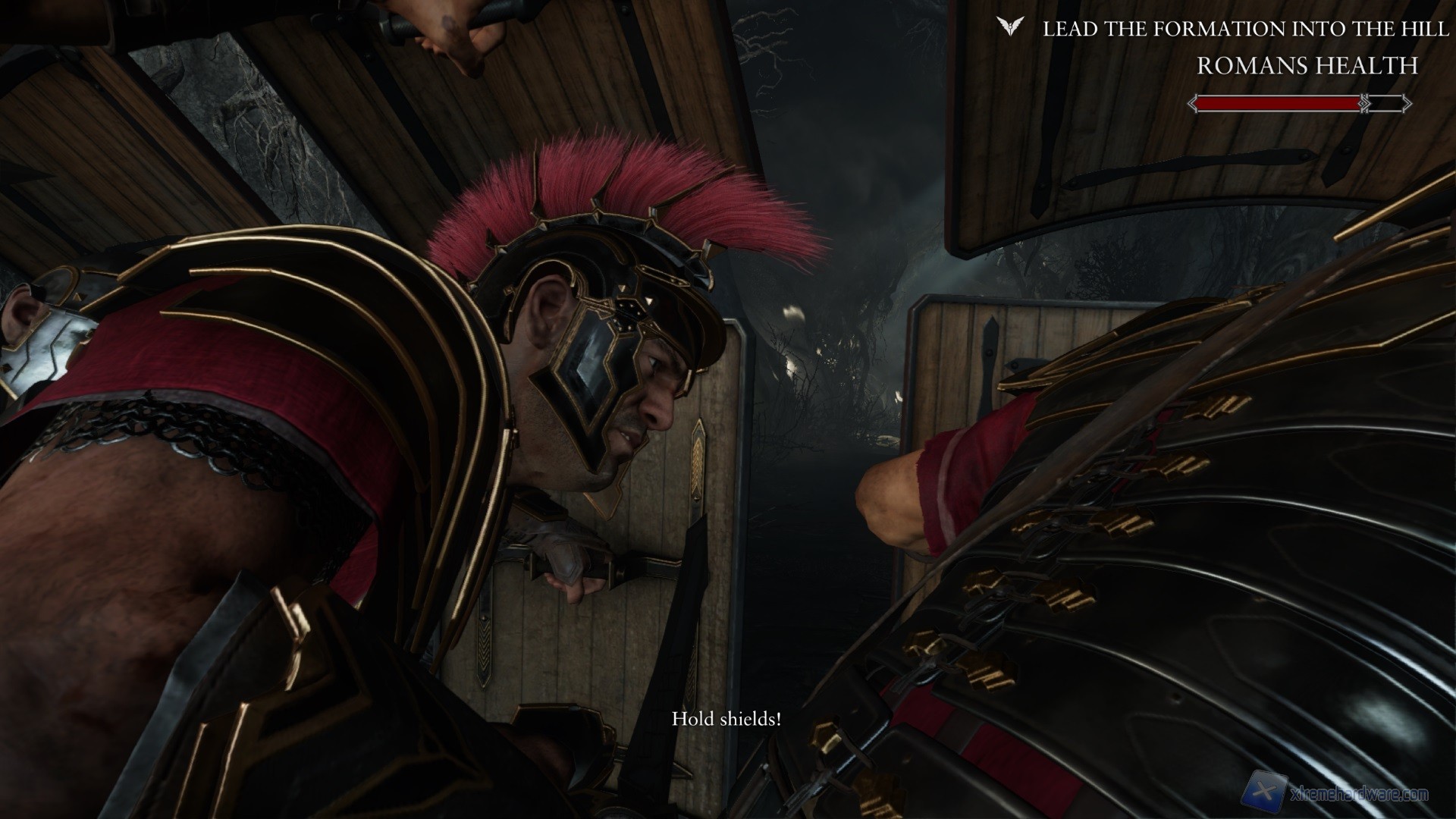Click the left arrow cap of health bar

(x=1193, y=102)
